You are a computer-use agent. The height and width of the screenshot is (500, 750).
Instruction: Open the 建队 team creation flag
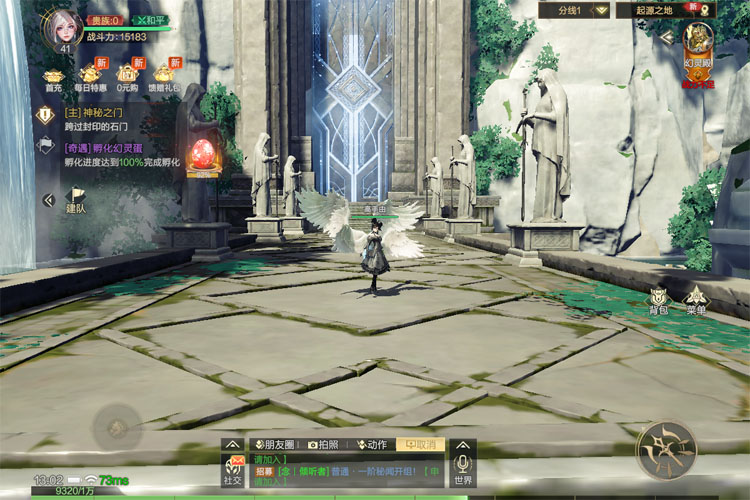coord(76,200)
